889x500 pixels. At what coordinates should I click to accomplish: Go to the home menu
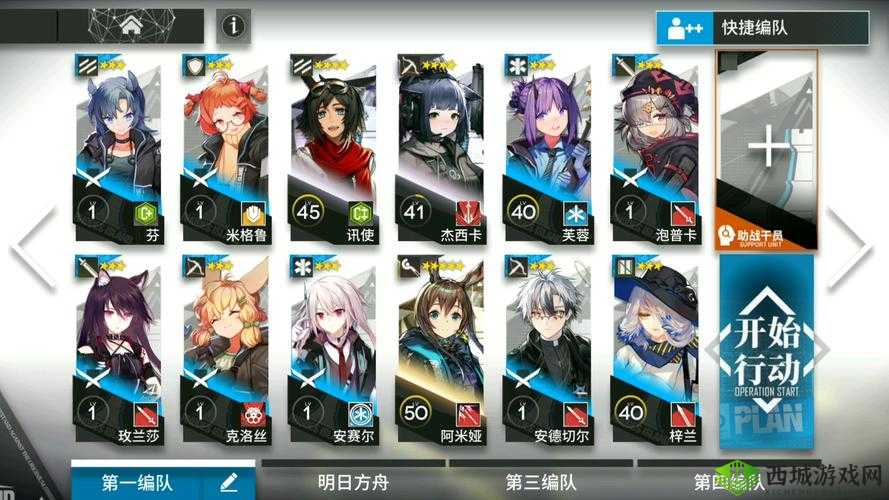coord(131,26)
